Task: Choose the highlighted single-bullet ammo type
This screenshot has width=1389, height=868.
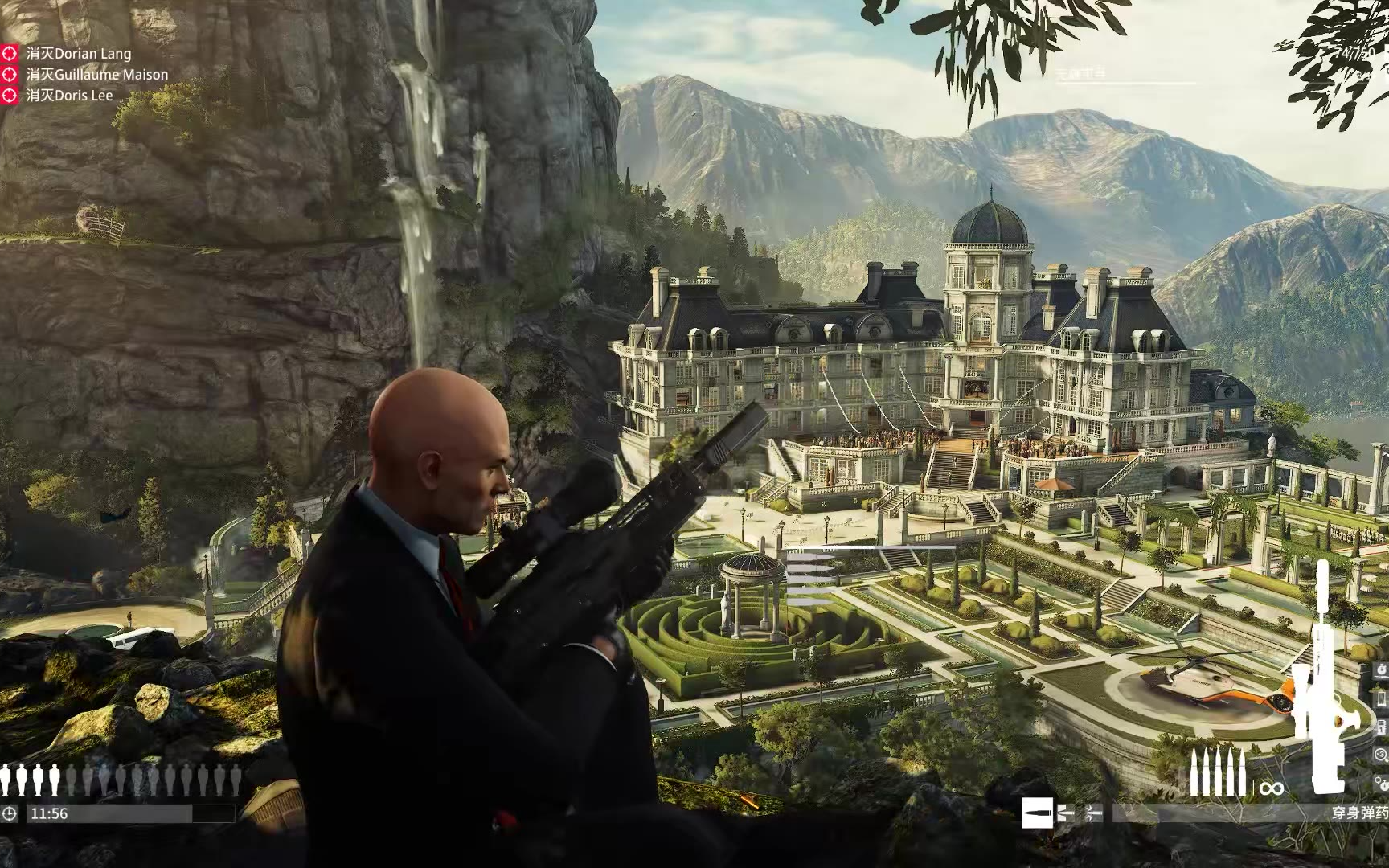Action: [1037, 813]
